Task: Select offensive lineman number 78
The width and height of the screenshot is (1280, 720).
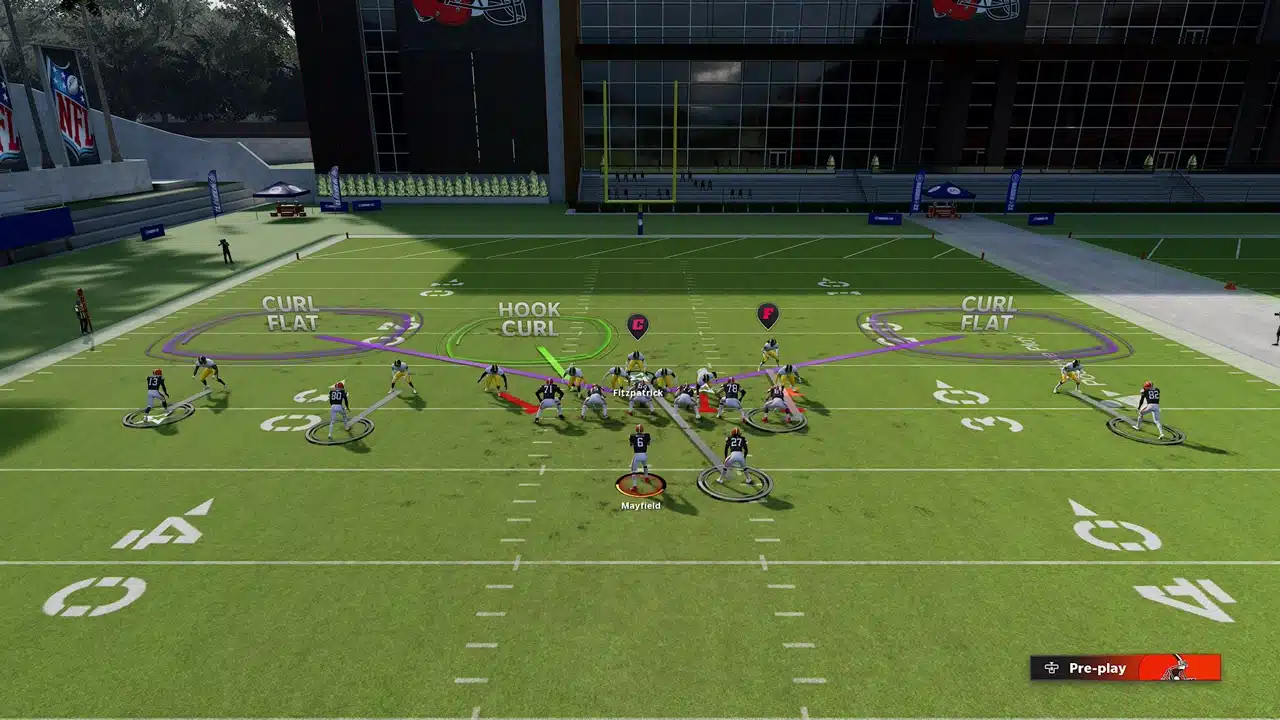Action: 733,390
